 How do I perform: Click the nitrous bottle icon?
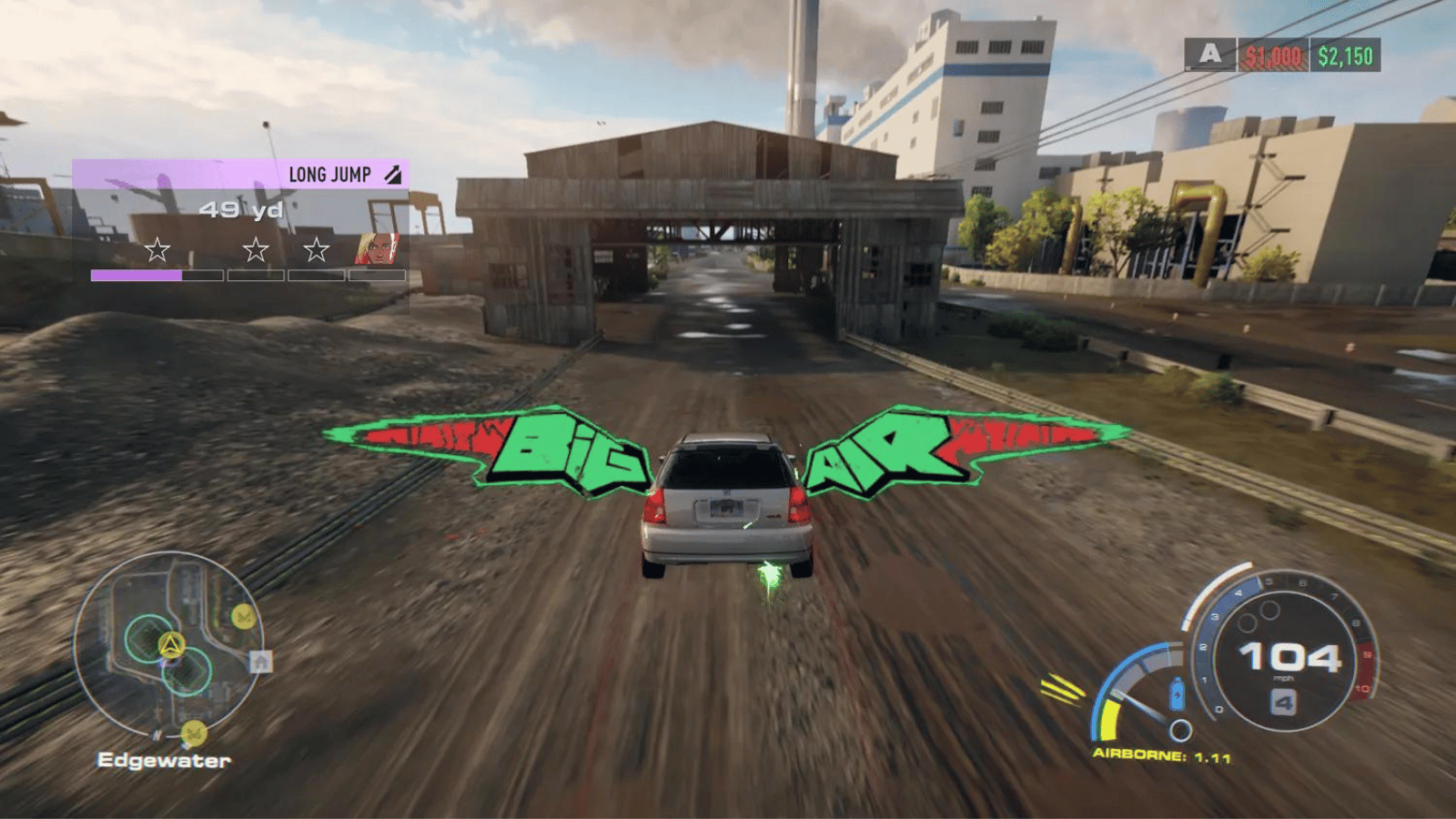(1177, 695)
